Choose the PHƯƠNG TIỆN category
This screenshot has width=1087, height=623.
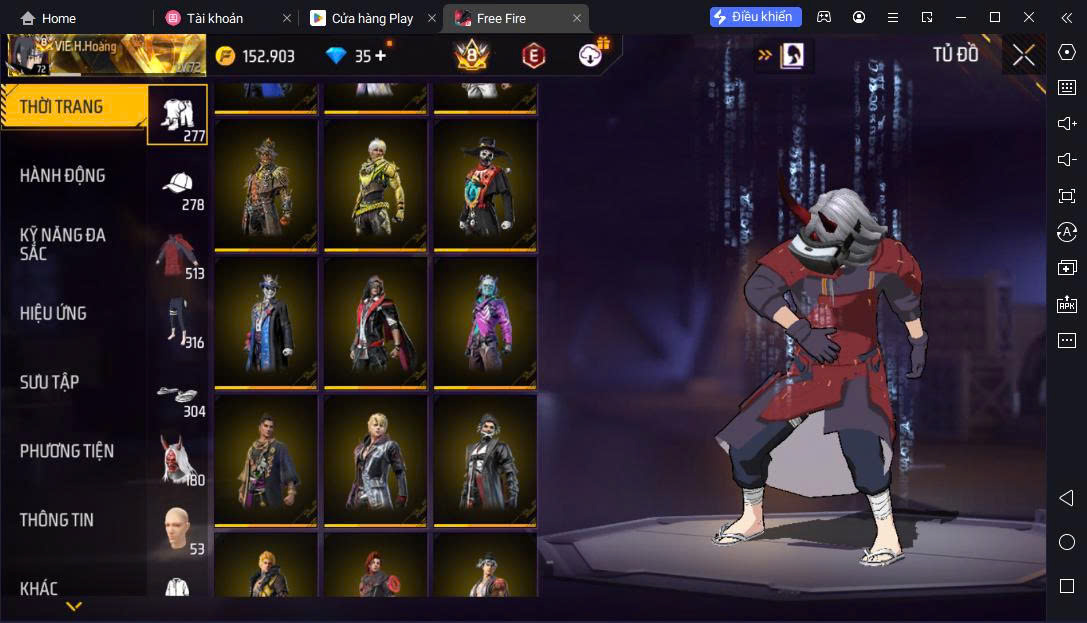point(67,451)
